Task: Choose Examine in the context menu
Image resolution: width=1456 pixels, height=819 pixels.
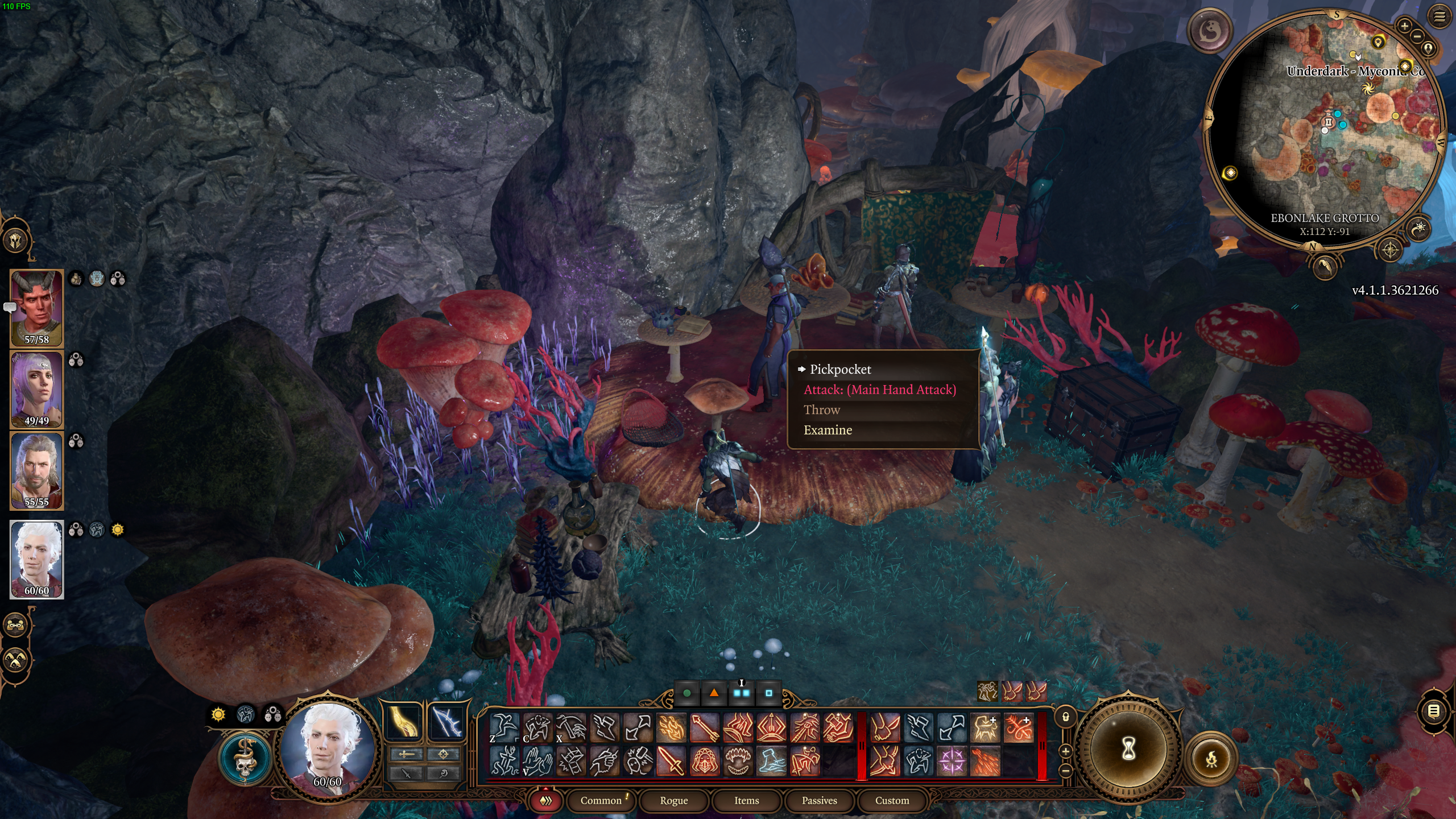Action: pyautogui.click(x=828, y=430)
